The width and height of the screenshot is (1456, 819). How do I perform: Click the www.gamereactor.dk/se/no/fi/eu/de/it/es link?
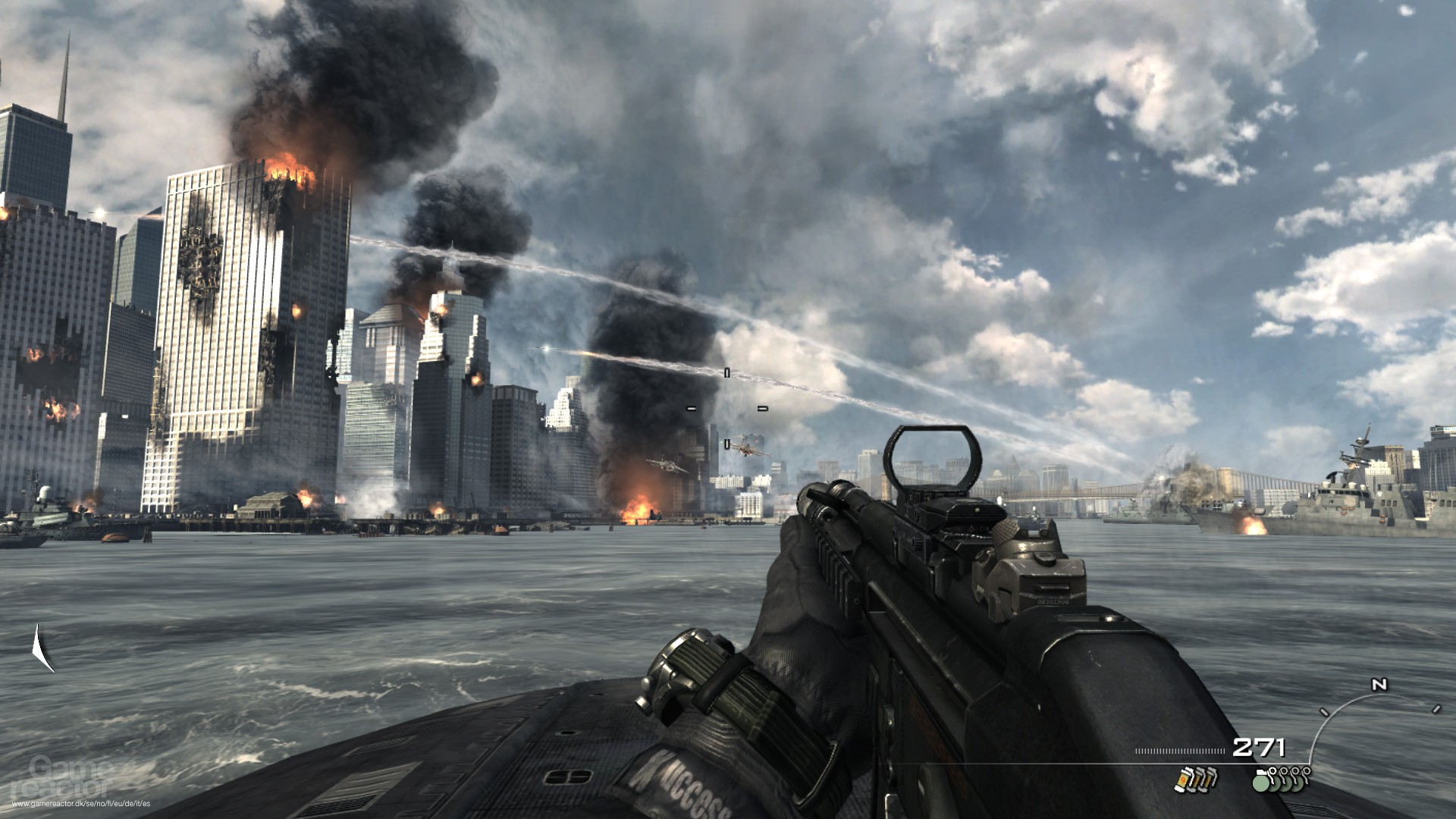(81, 803)
